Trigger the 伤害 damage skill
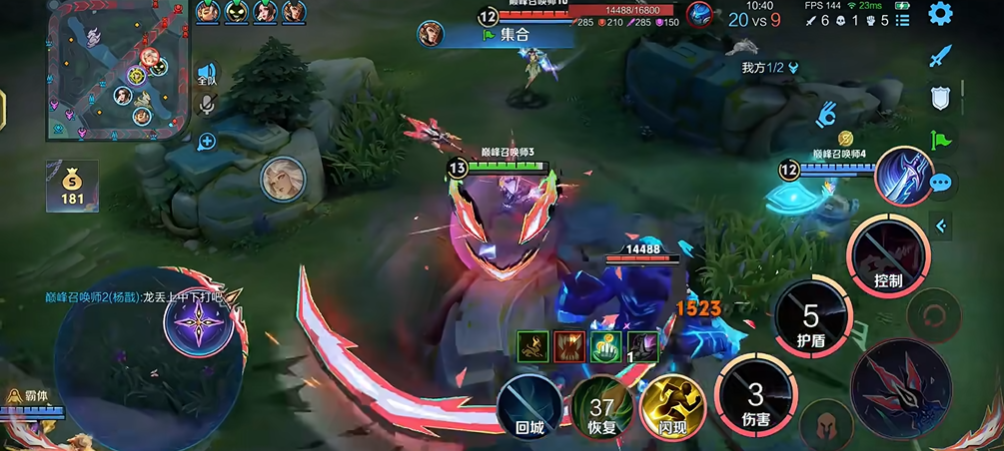 point(755,398)
